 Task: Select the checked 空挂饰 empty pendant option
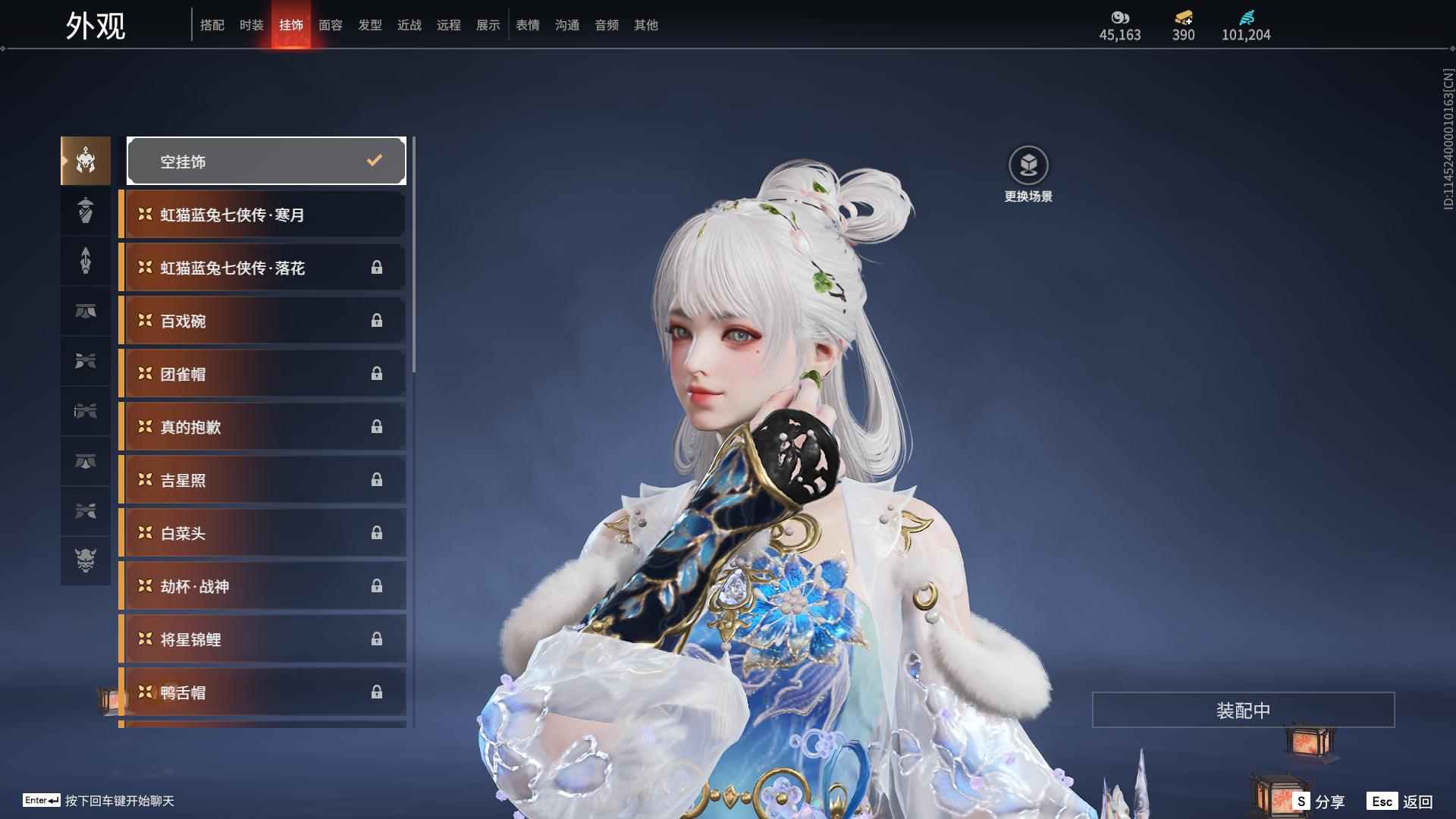coord(266,161)
